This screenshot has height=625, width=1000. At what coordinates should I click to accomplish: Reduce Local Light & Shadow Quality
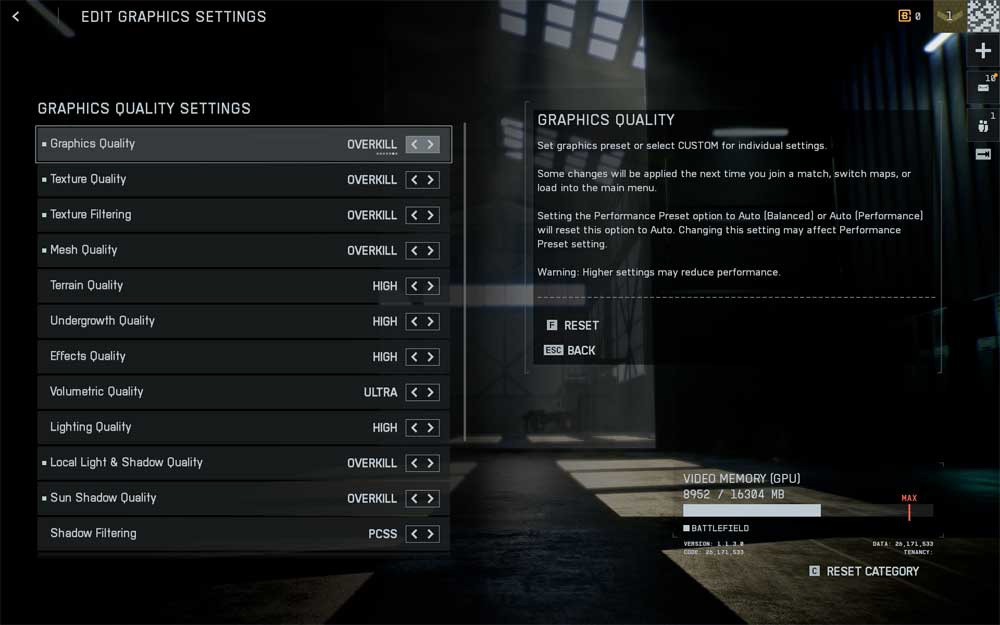(414, 463)
